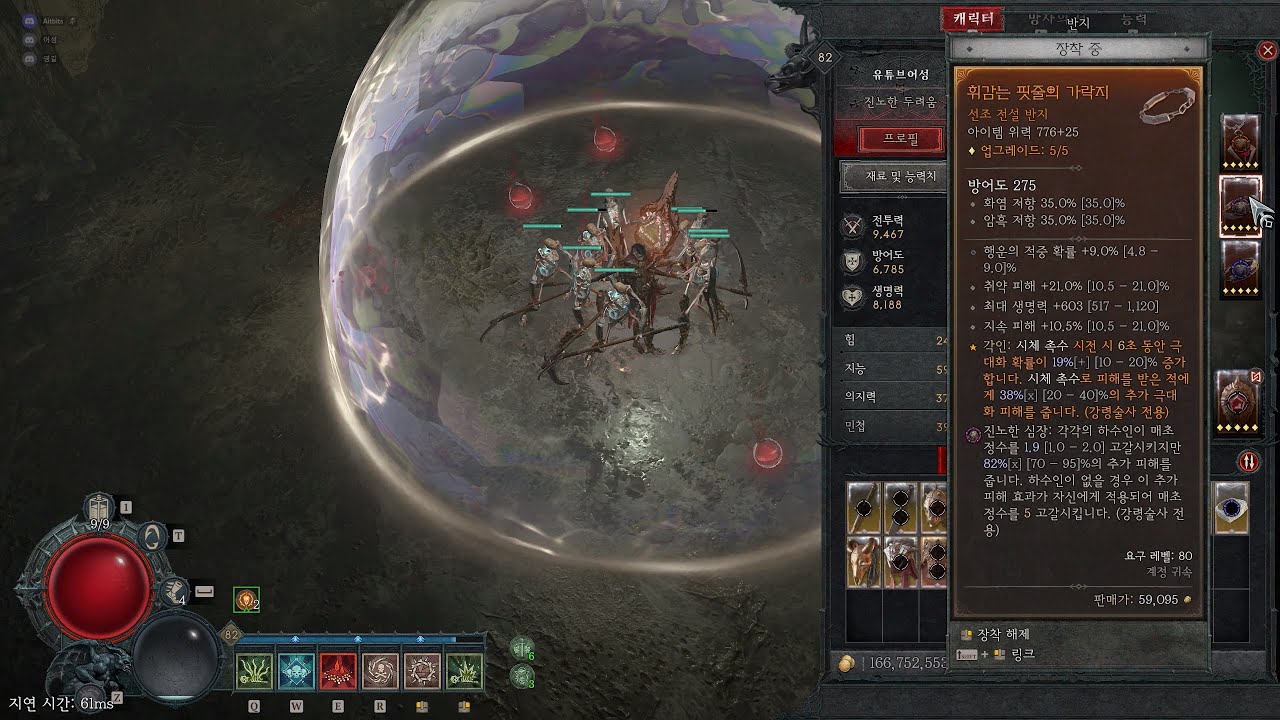Select the blue-gem ring slot below
The image size is (1280, 720).
pyautogui.click(x=1239, y=269)
